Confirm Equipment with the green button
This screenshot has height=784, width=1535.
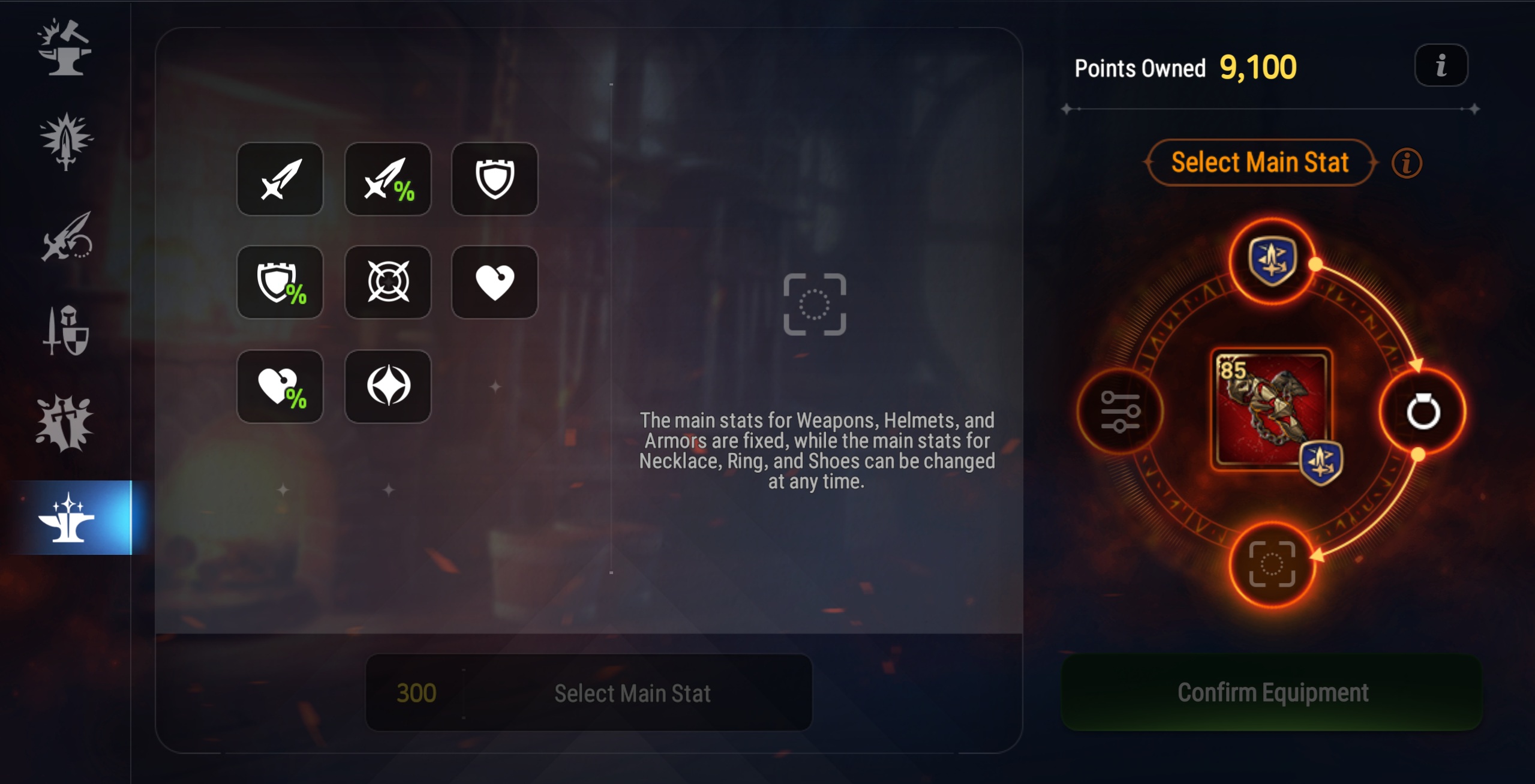(1272, 692)
